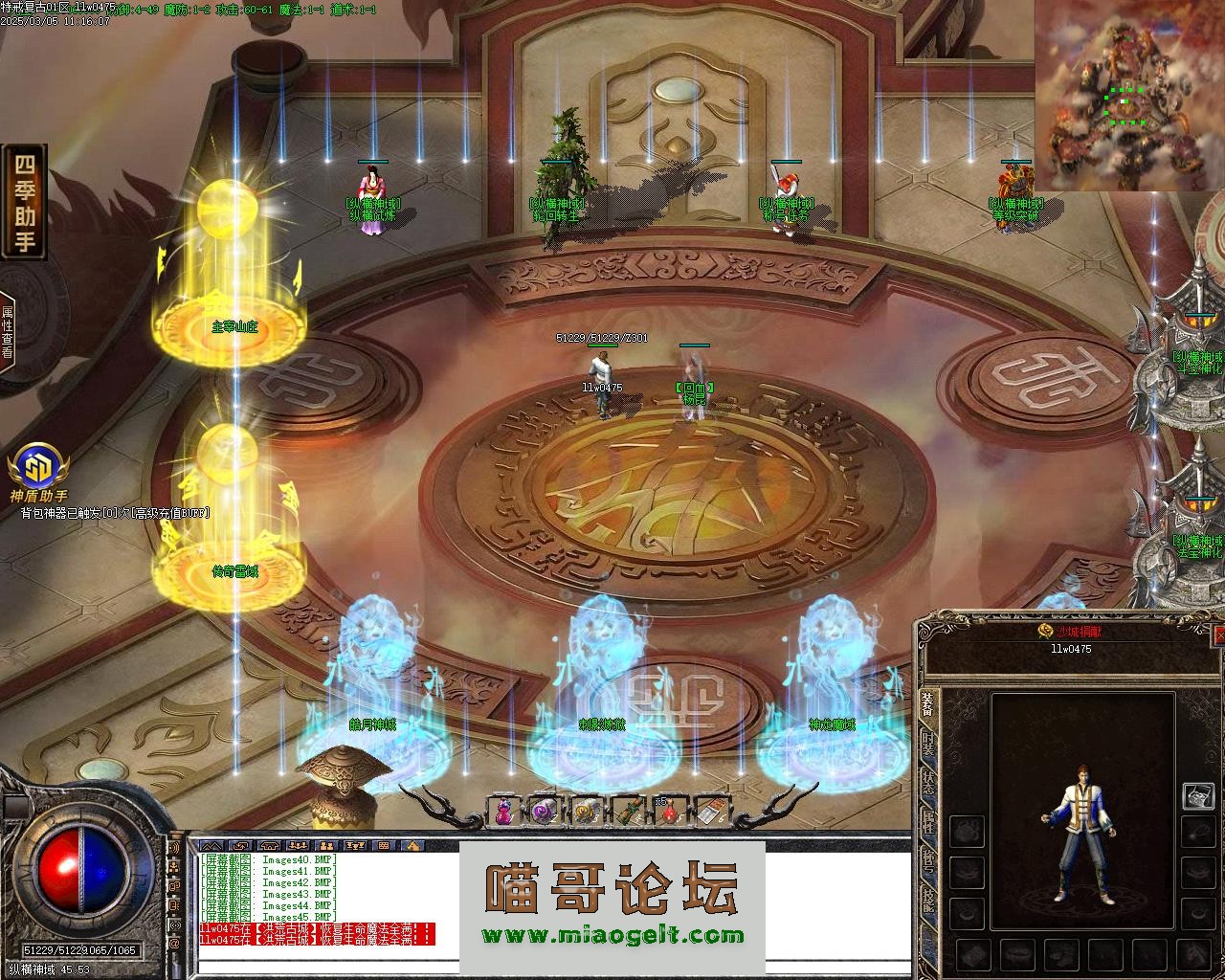Screen dimensions: 1225x980
Task: Use the yellow spiral scroll hotbar item
Action: [x=587, y=812]
